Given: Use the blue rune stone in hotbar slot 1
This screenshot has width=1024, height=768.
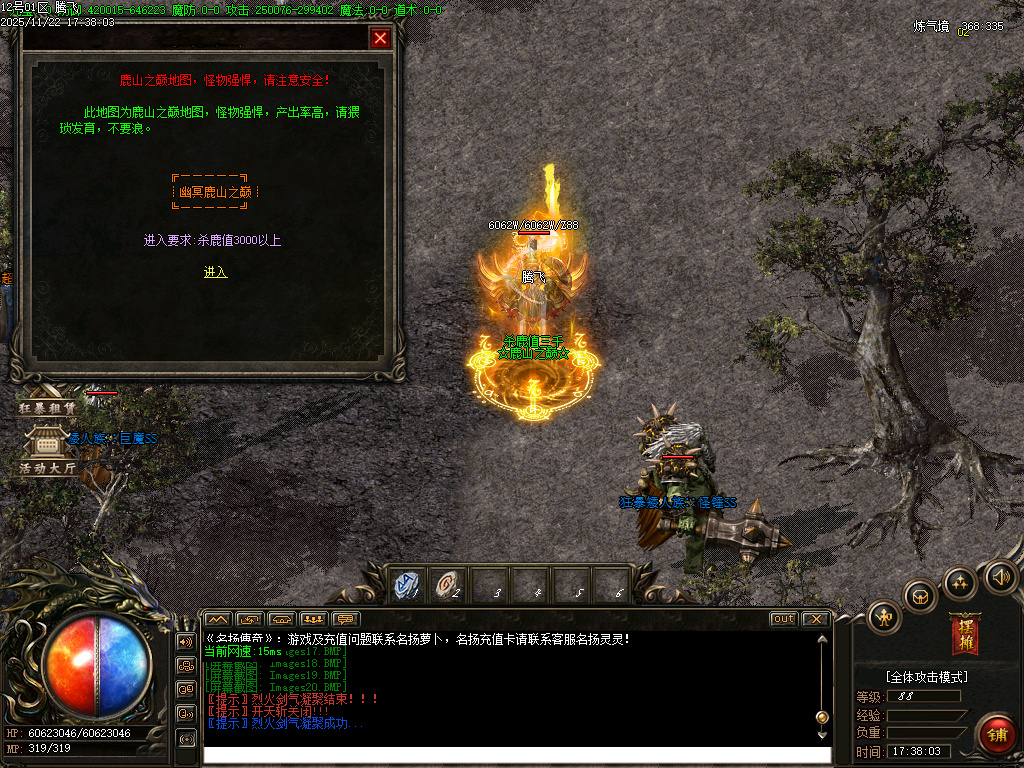Looking at the screenshot, I should pyautogui.click(x=405, y=585).
